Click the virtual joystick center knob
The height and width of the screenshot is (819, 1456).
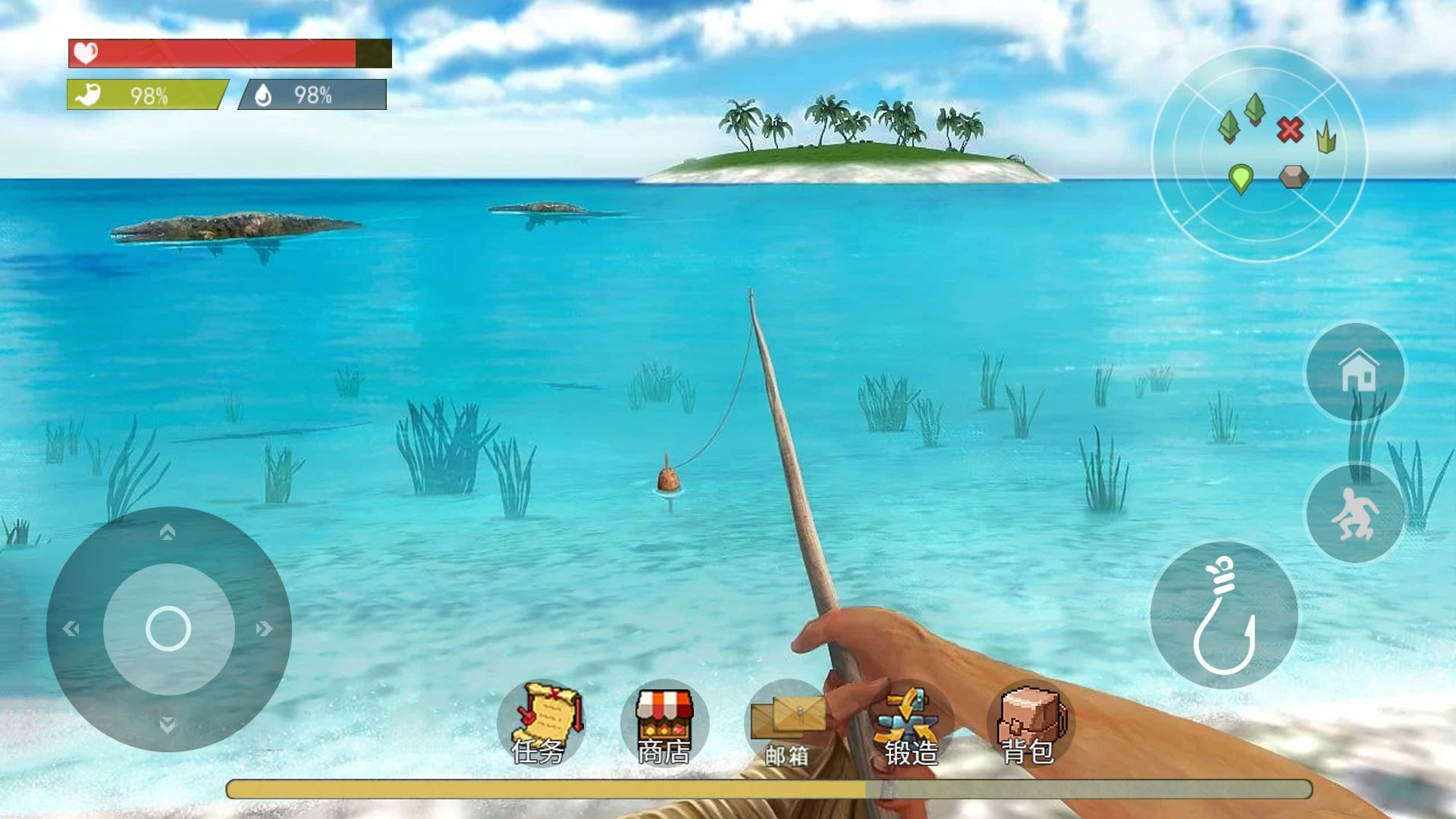click(x=168, y=629)
